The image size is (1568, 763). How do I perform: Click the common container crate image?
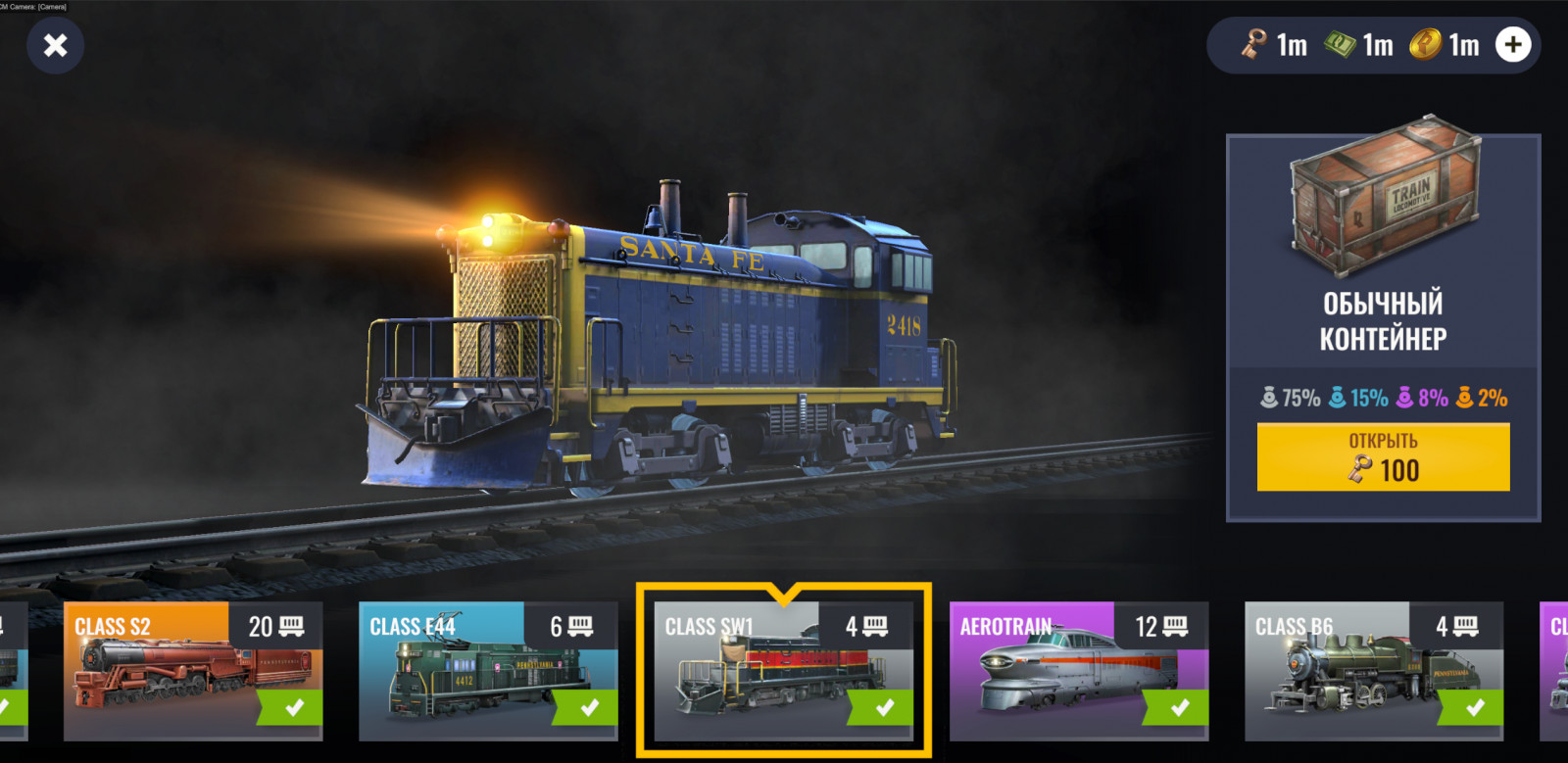point(1384,201)
